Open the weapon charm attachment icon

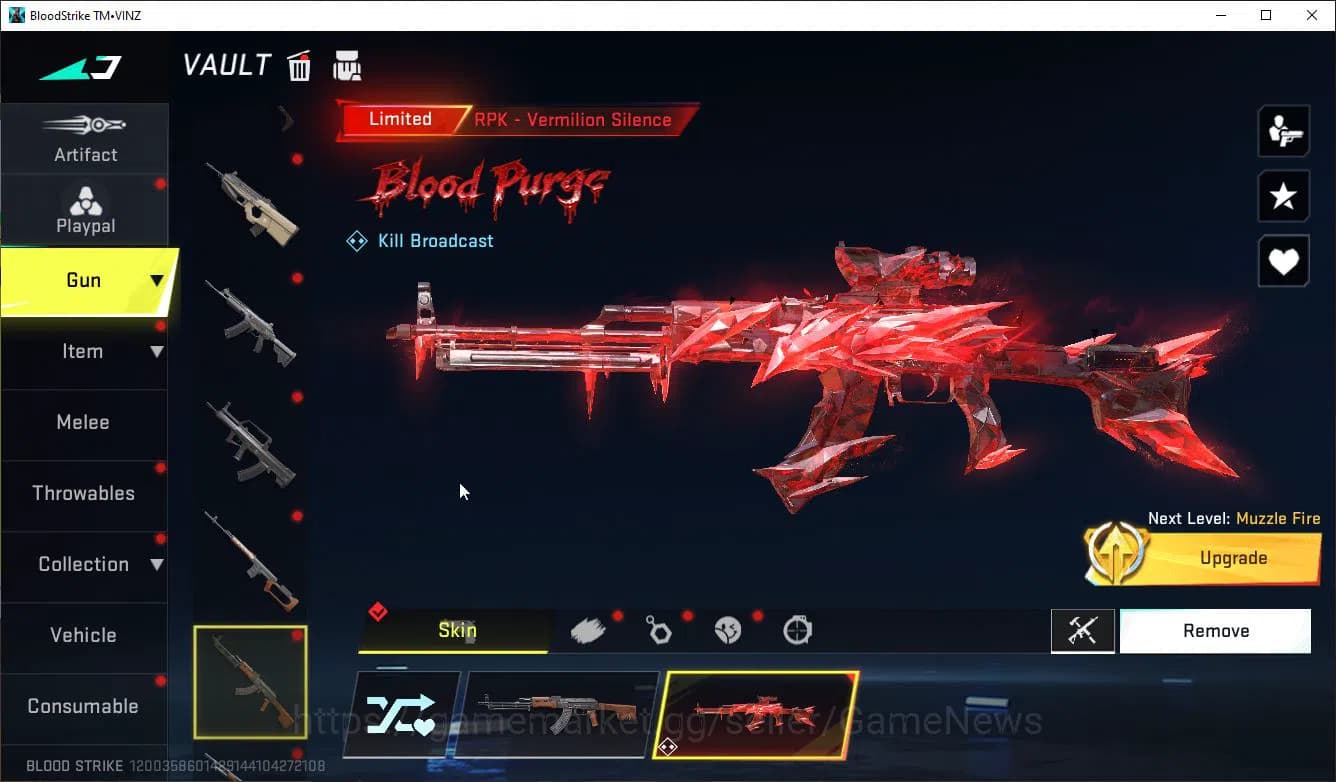659,629
